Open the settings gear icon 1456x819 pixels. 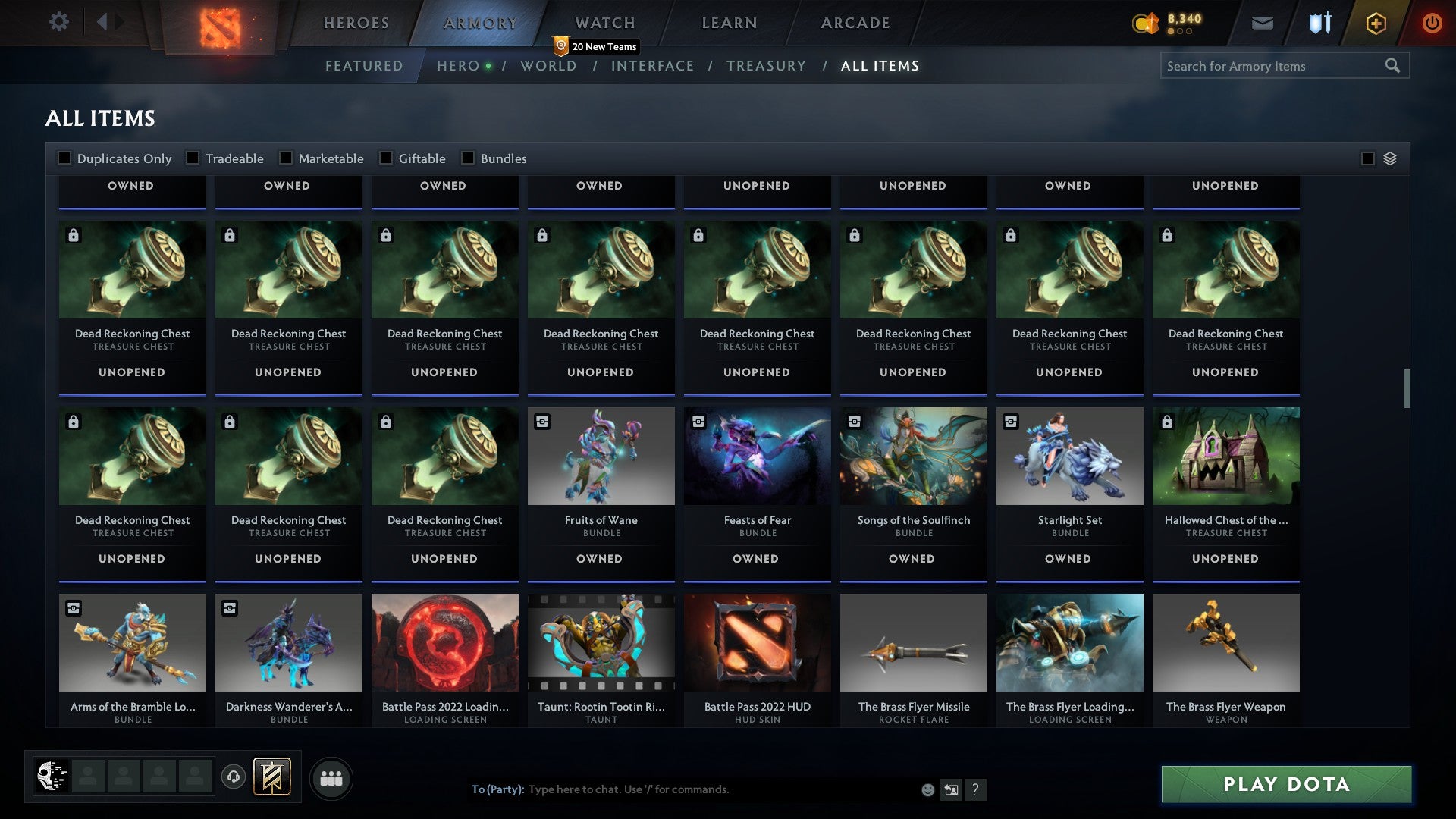point(58,22)
